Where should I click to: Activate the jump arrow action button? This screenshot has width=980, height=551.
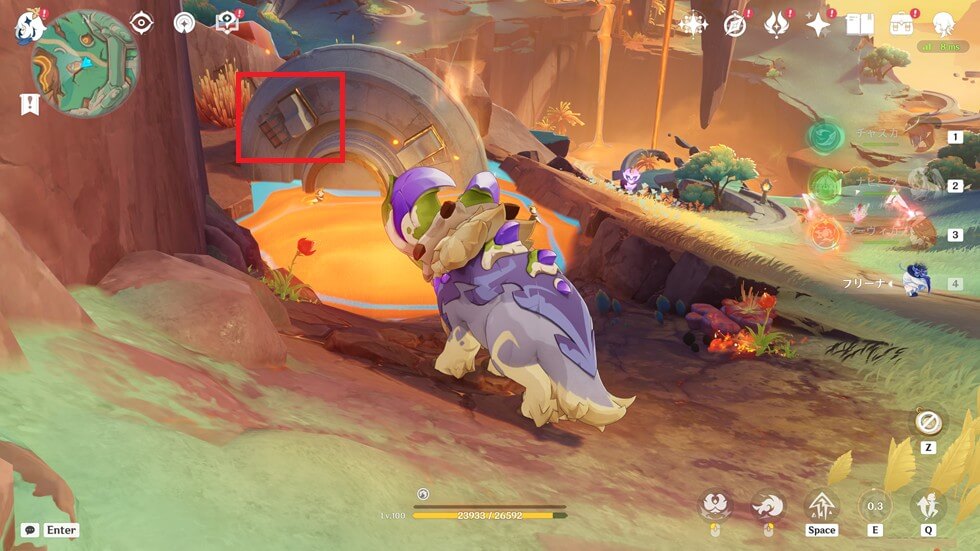821,505
